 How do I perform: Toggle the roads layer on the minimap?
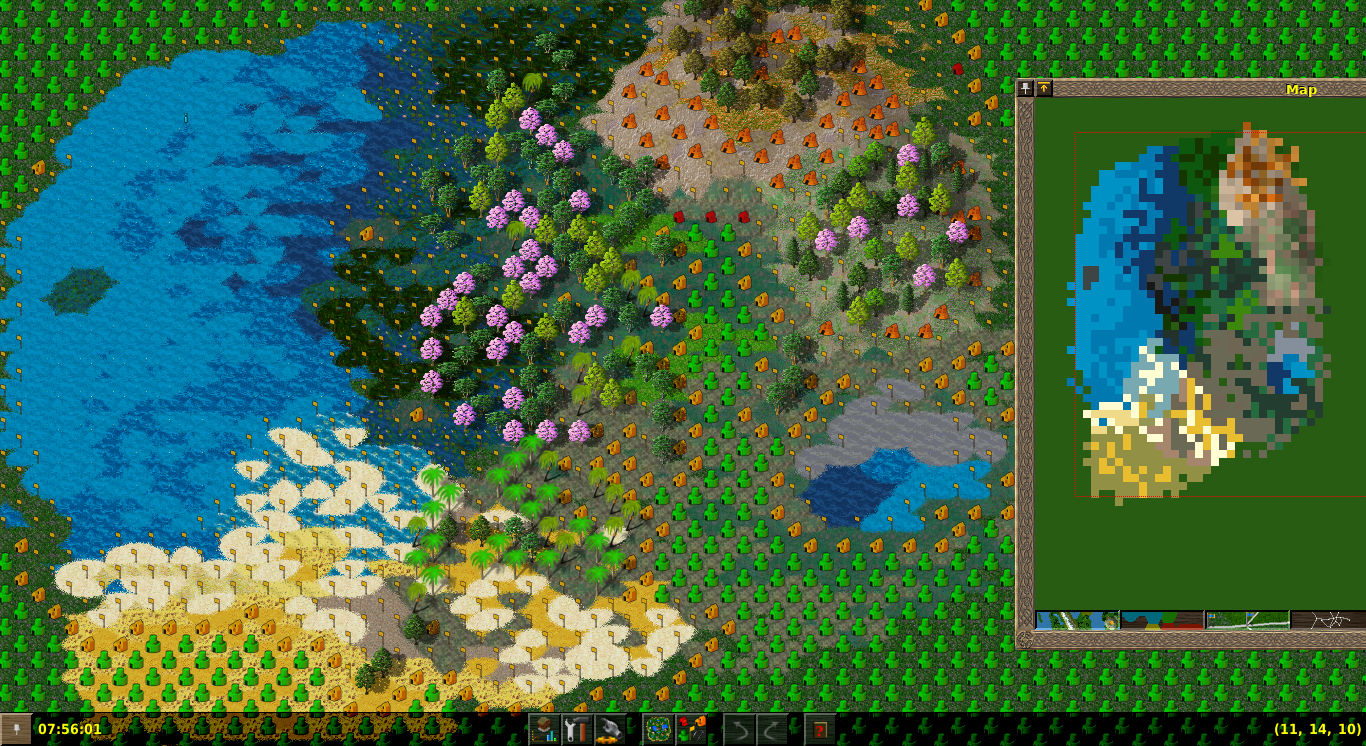1327,620
